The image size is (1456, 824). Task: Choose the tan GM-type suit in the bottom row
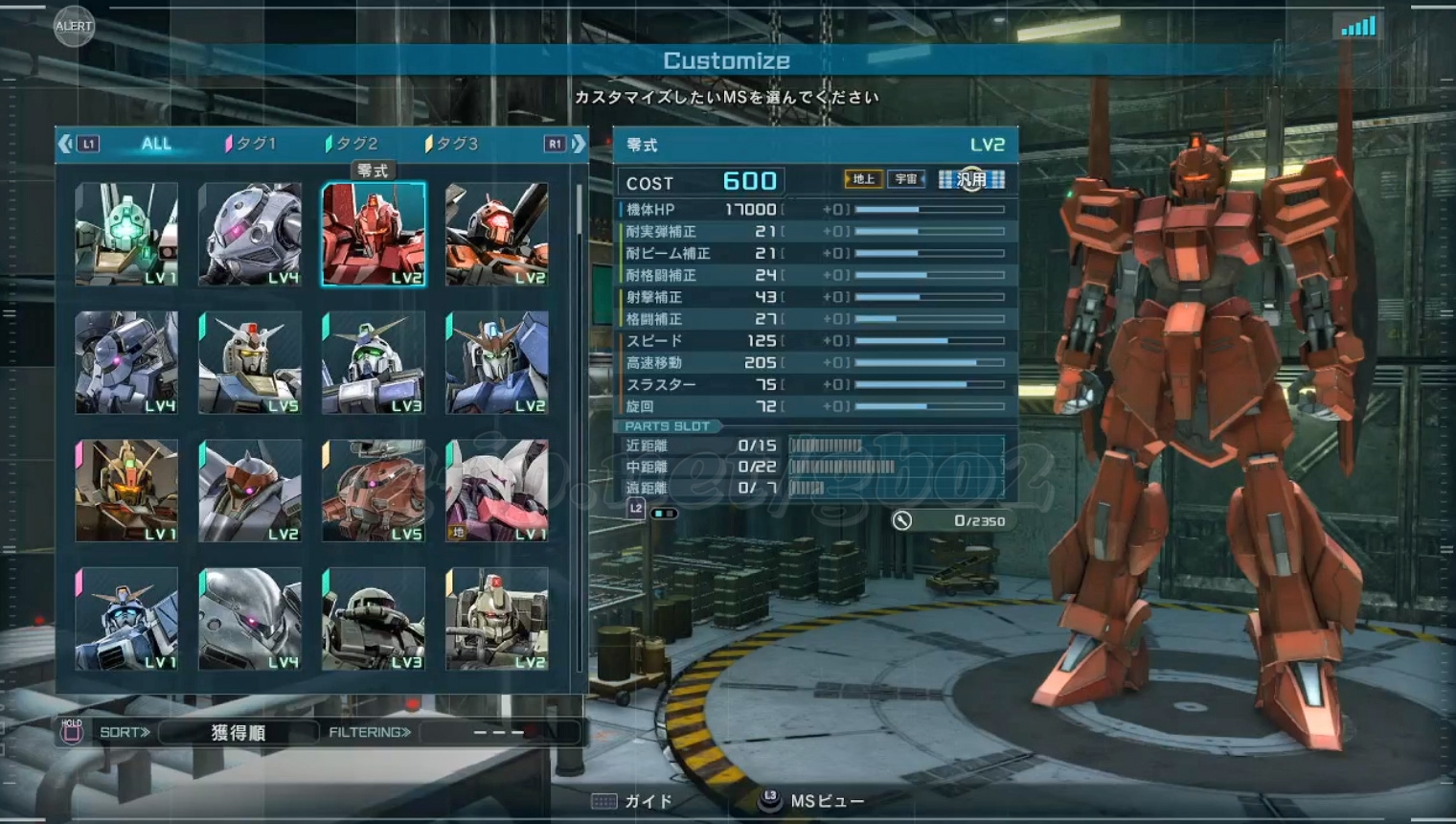[497, 619]
